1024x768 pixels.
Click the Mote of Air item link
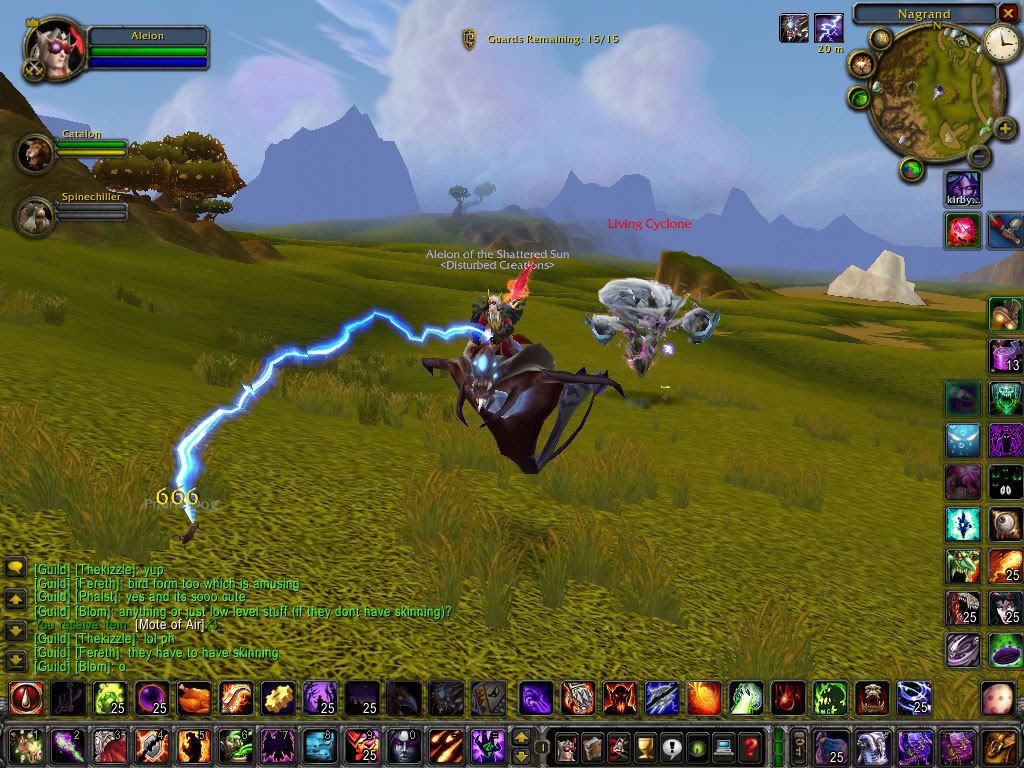[169, 625]
